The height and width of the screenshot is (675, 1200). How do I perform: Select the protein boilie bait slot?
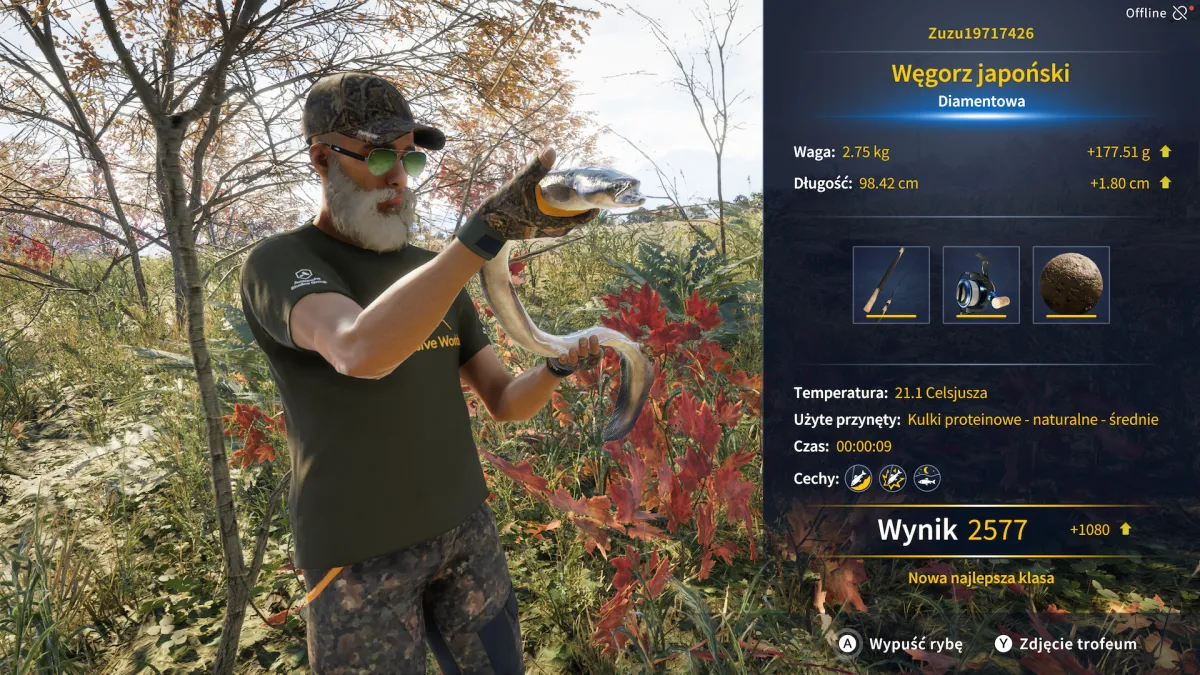pyautogui.click(x=1071, y=285)
